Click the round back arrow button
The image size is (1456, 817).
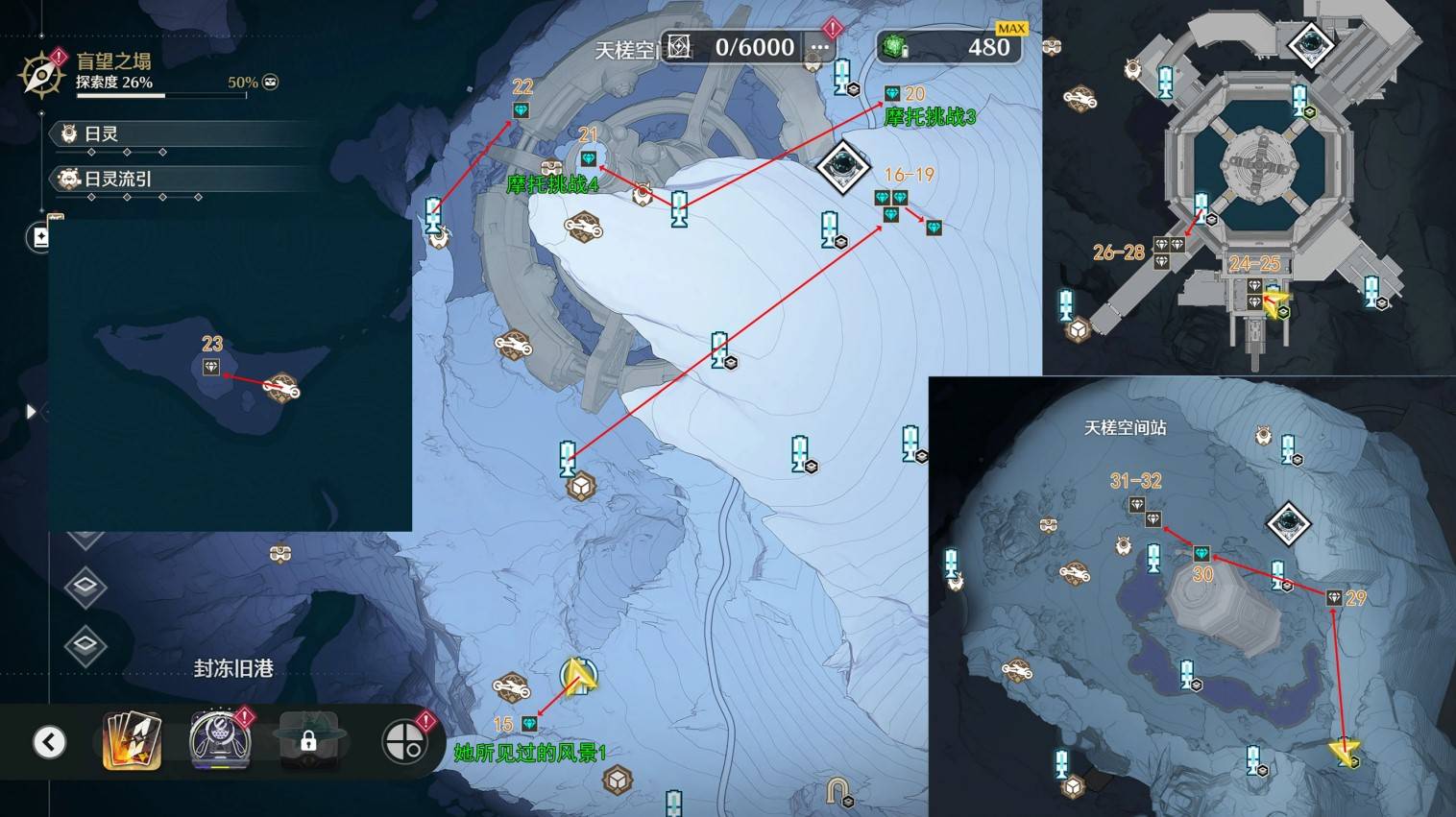click(x=50, y=742)
